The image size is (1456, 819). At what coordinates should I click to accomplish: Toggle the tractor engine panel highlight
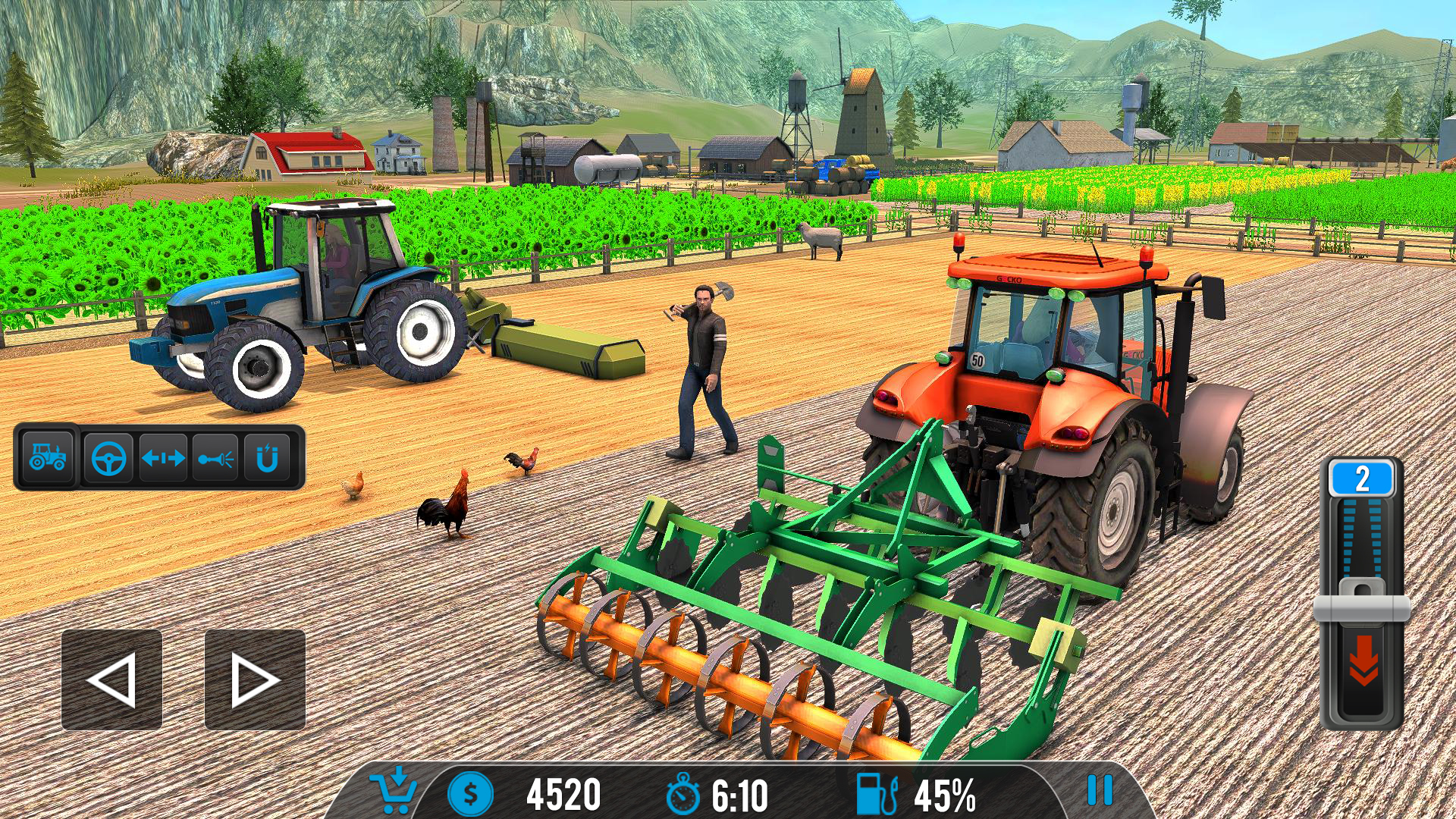click(47, 457)
